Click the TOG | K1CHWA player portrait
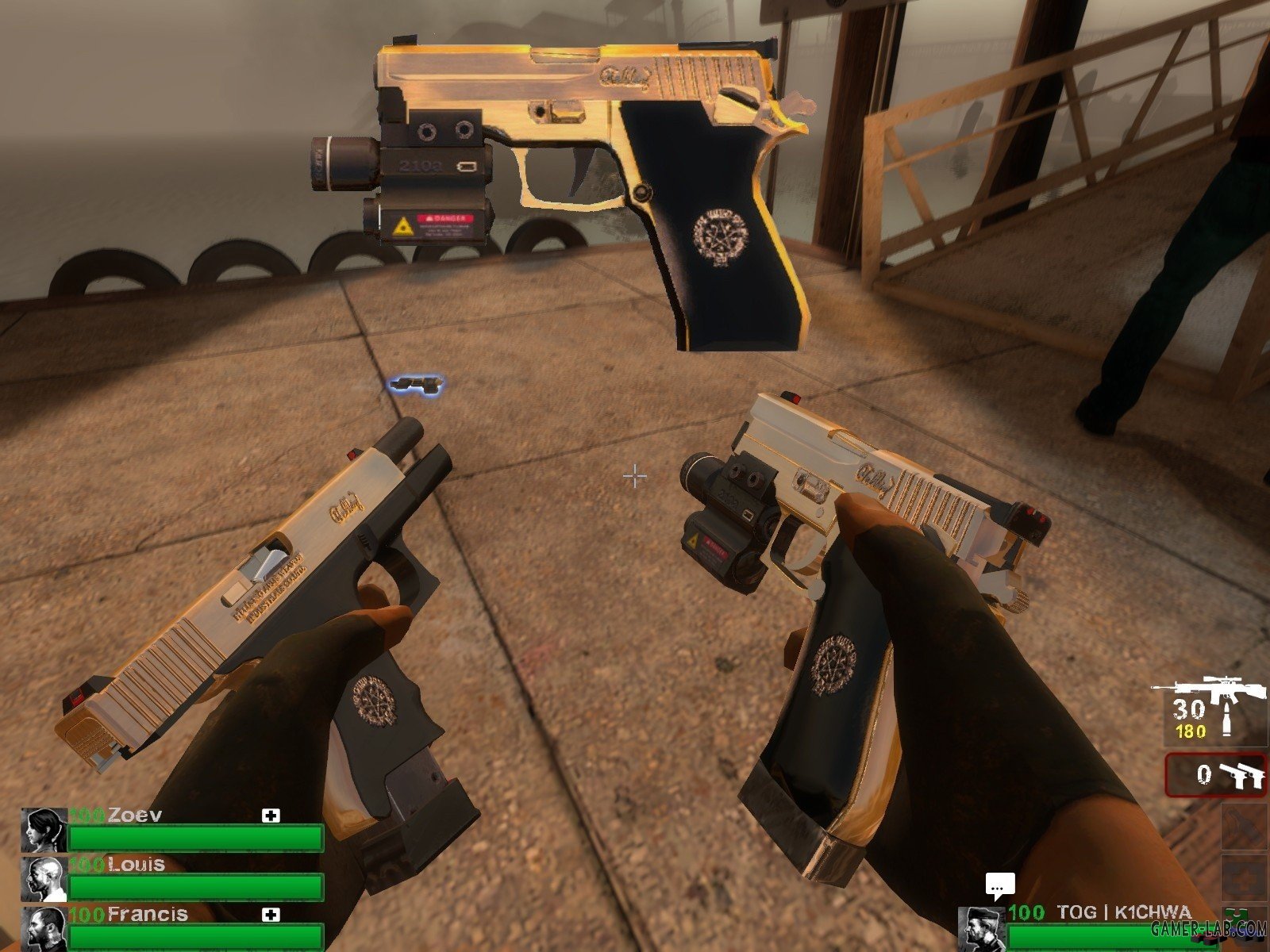This screenshot has height=952, width=1270. (982, 928)
